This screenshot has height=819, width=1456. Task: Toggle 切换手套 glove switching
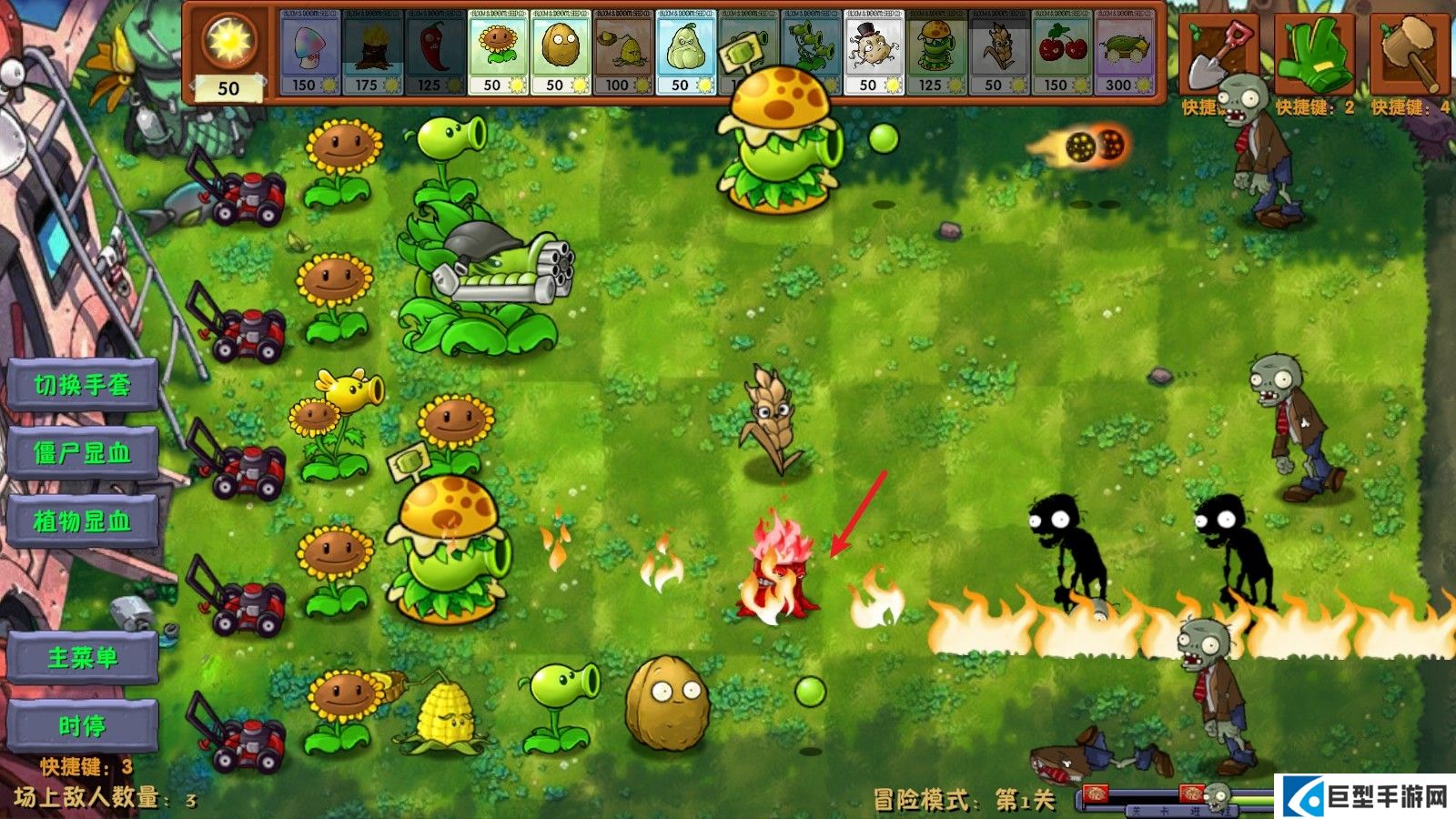click(80, 385)
